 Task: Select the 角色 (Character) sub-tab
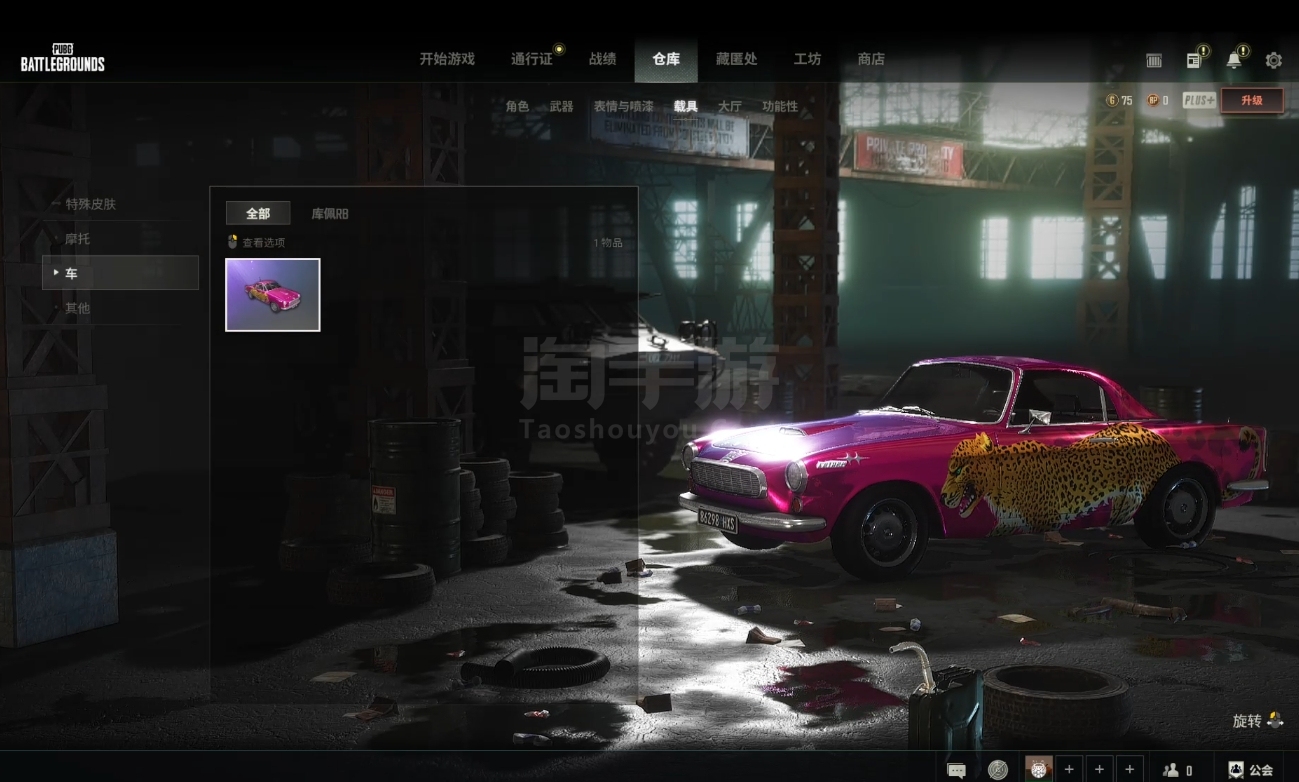point(517,106)
